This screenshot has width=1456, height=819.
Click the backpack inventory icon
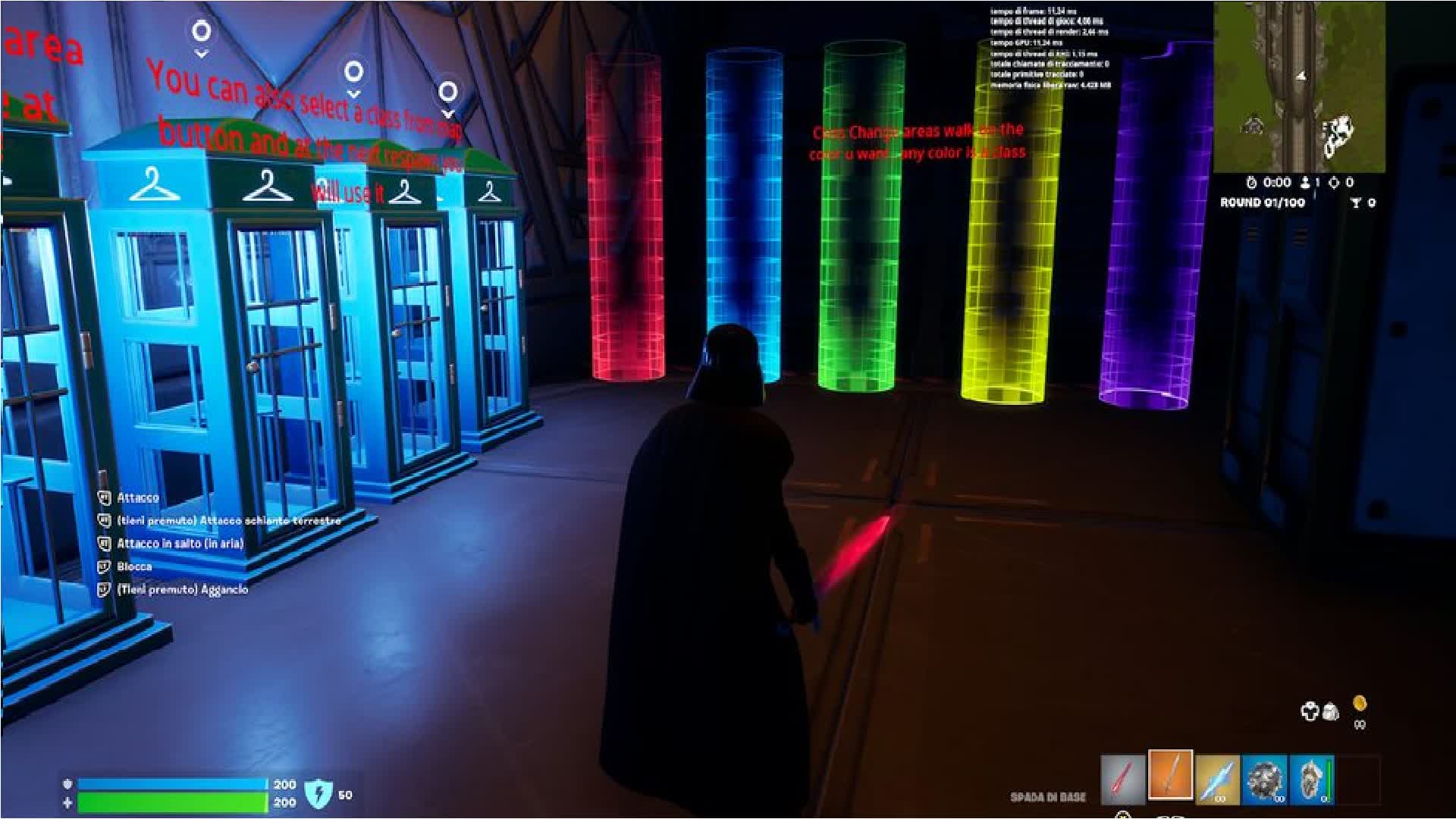[1330, 711]
